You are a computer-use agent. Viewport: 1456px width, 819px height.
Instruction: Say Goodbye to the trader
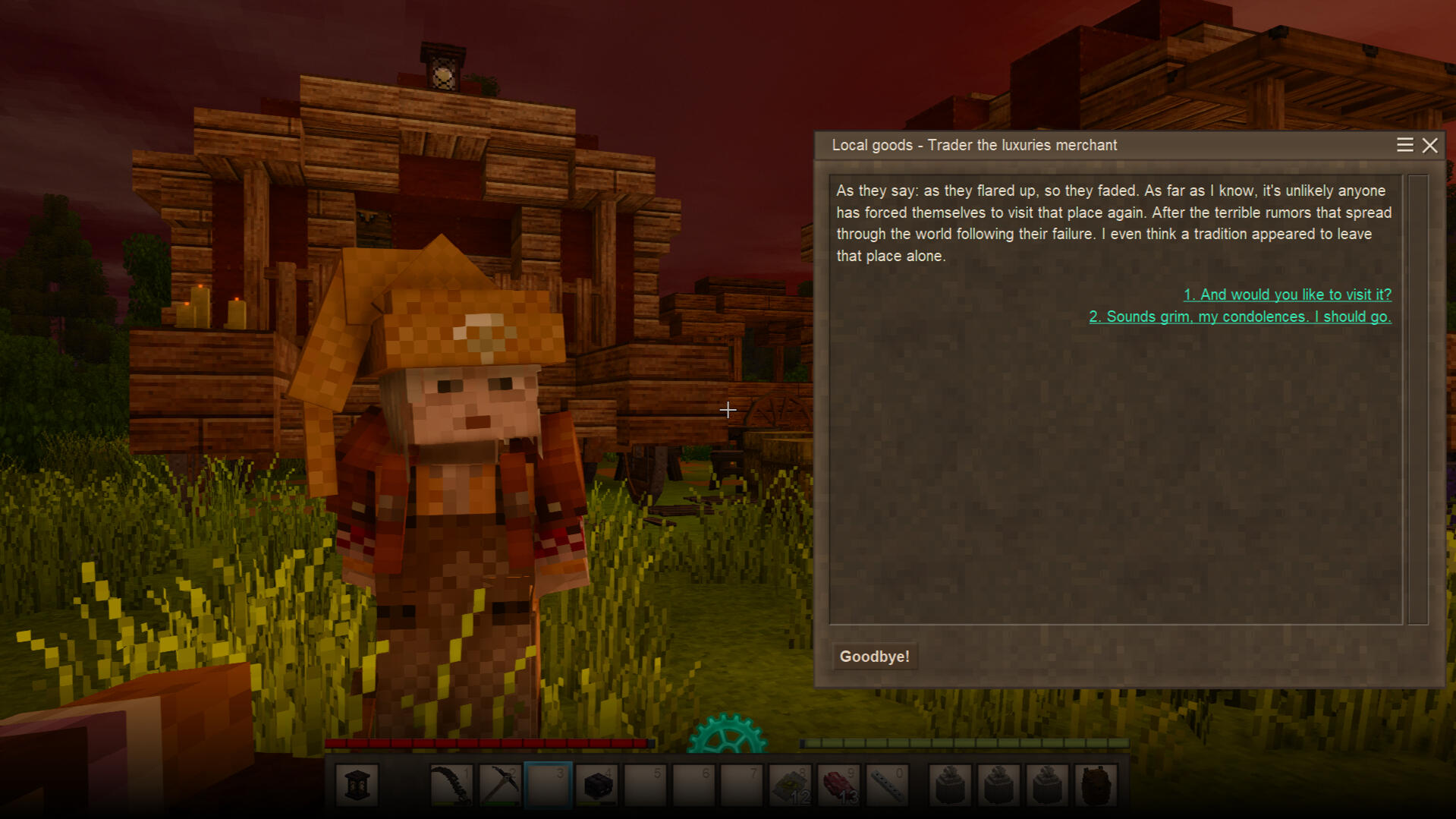[x=874, y=657]
